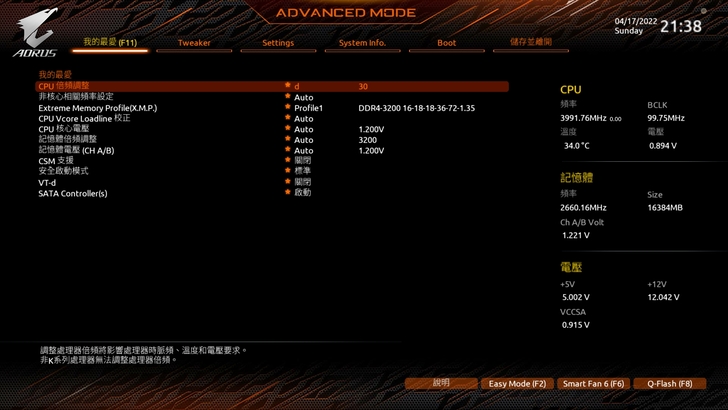
Task: Toggle the VT-d option
Action: coord(48,183)
